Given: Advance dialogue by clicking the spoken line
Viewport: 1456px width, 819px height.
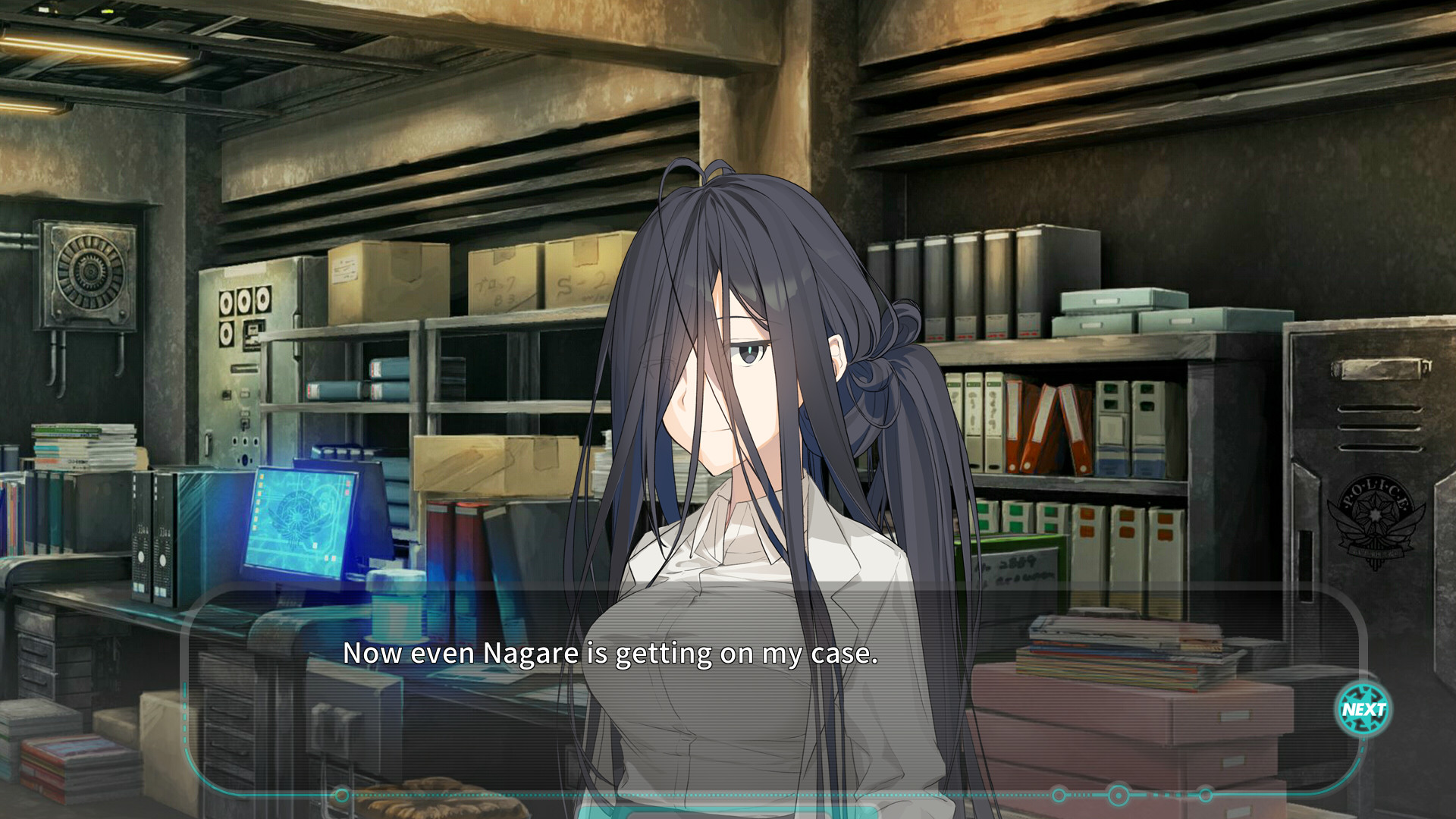Looking at the screenshot, I should point(613,654).
